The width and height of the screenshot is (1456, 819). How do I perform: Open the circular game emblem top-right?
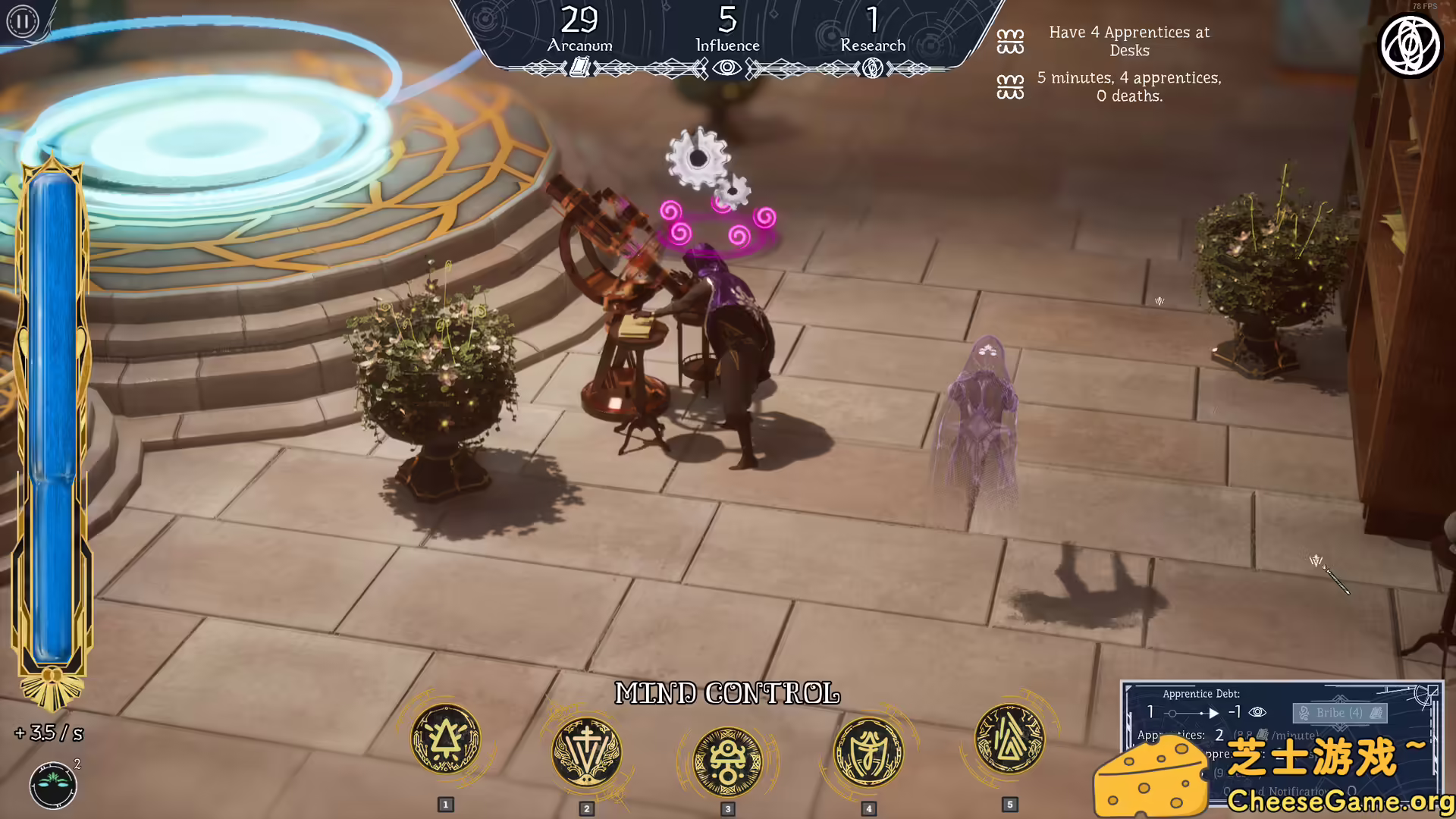pos(1411,45)
